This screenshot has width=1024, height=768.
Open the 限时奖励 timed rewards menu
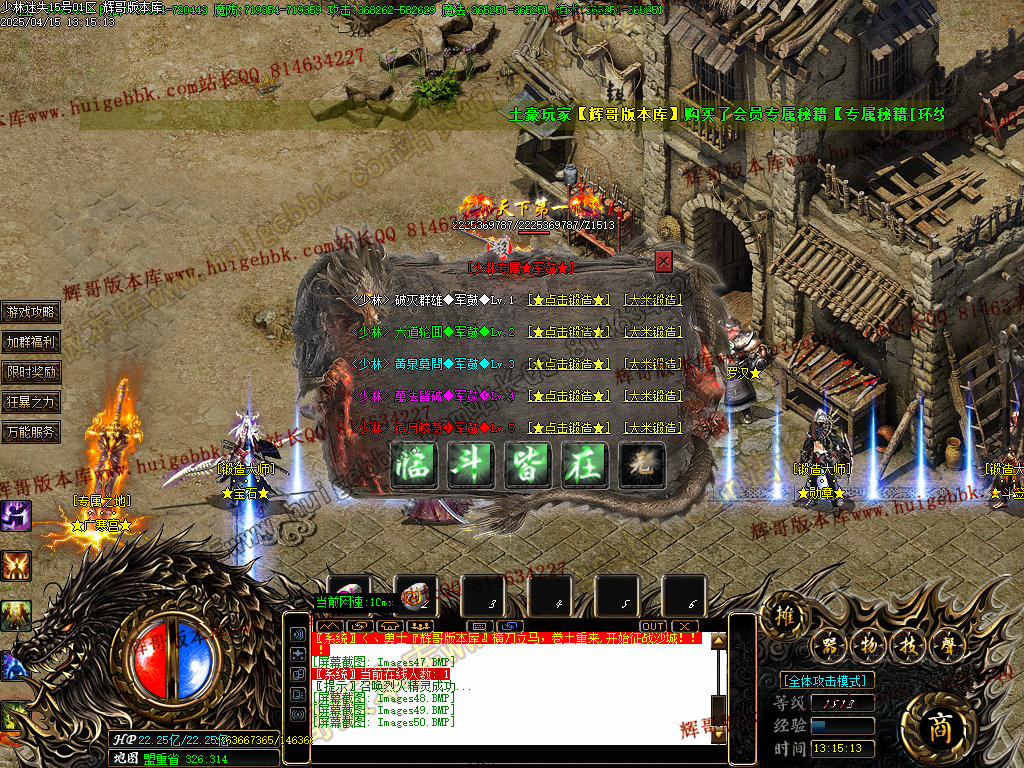[31, 372]
